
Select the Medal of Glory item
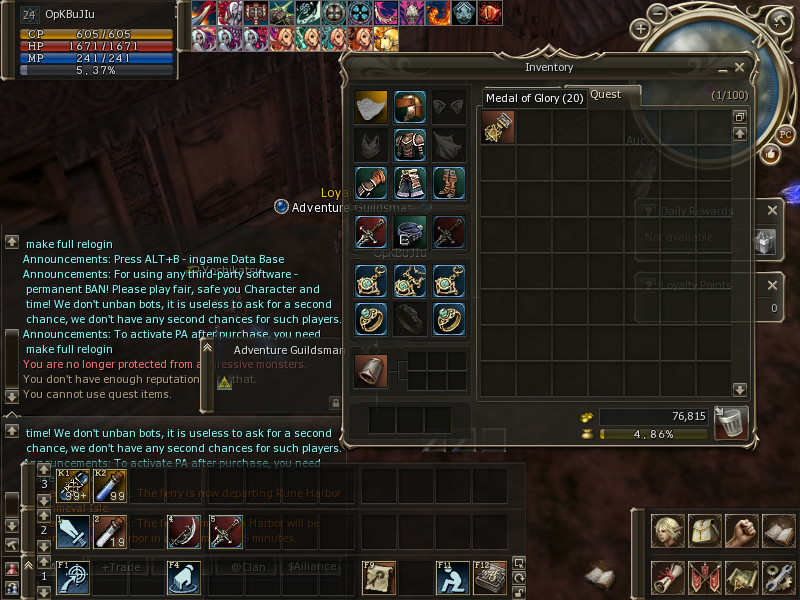(x=497, y=128)
